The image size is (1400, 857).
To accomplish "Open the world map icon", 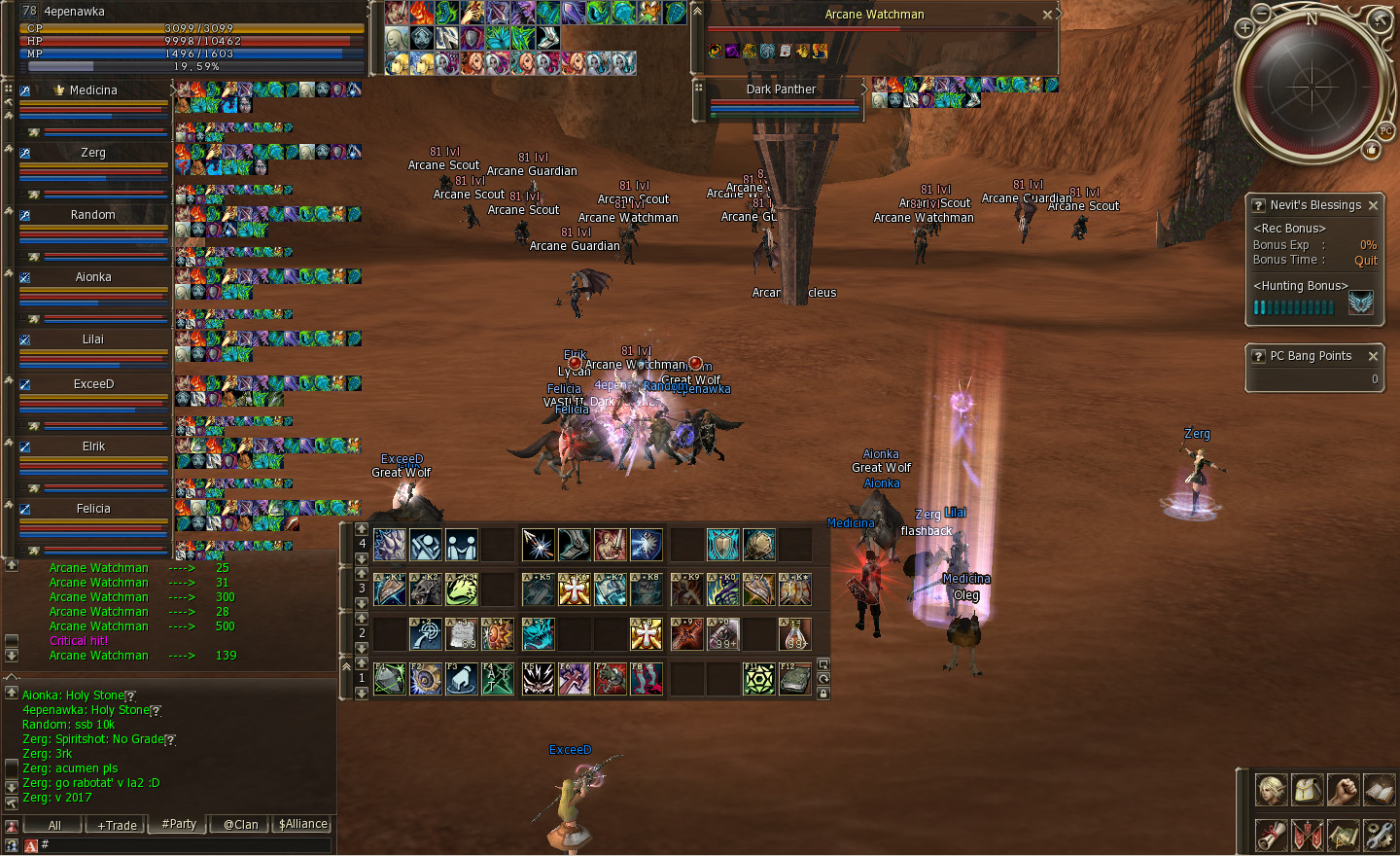I will (x=1343, y=835).
